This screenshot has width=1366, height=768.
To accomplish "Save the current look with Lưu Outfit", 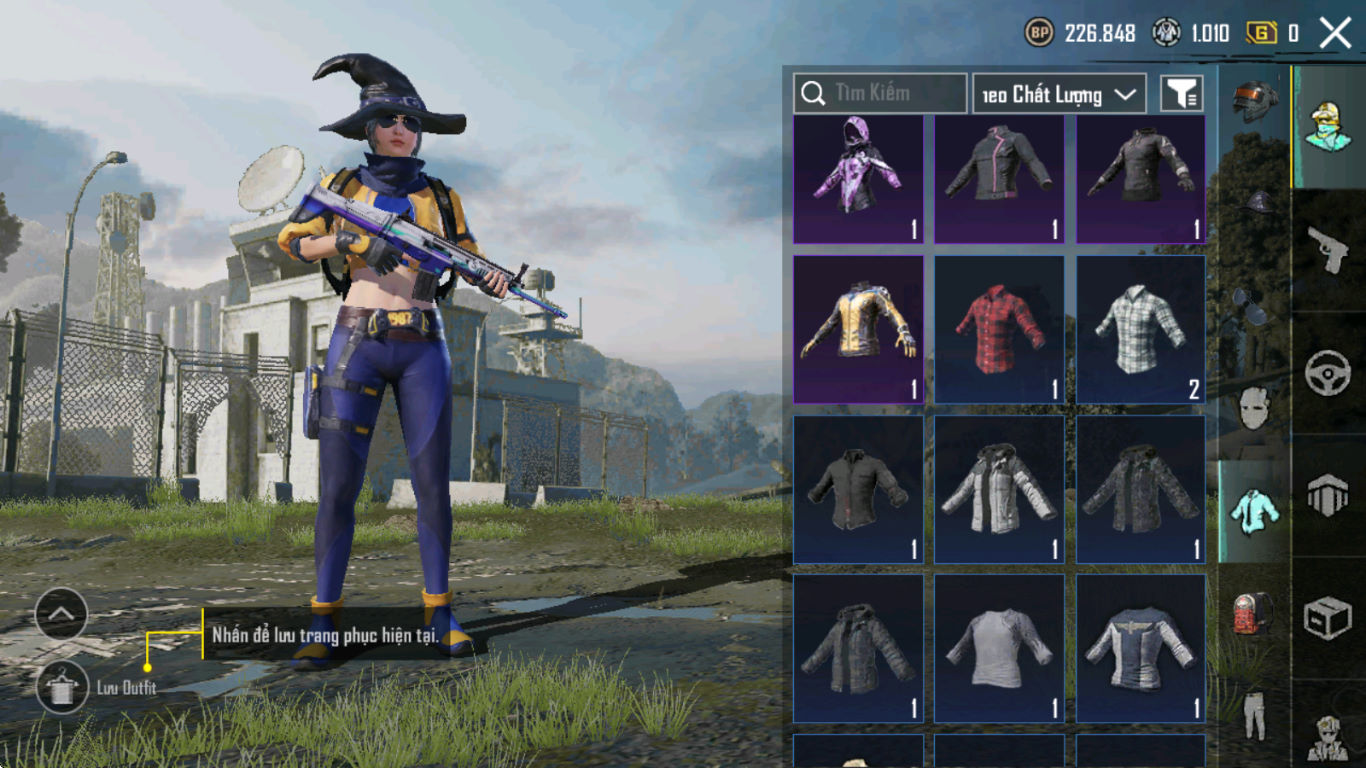I will pyautogui.click(x=62, y=687).
